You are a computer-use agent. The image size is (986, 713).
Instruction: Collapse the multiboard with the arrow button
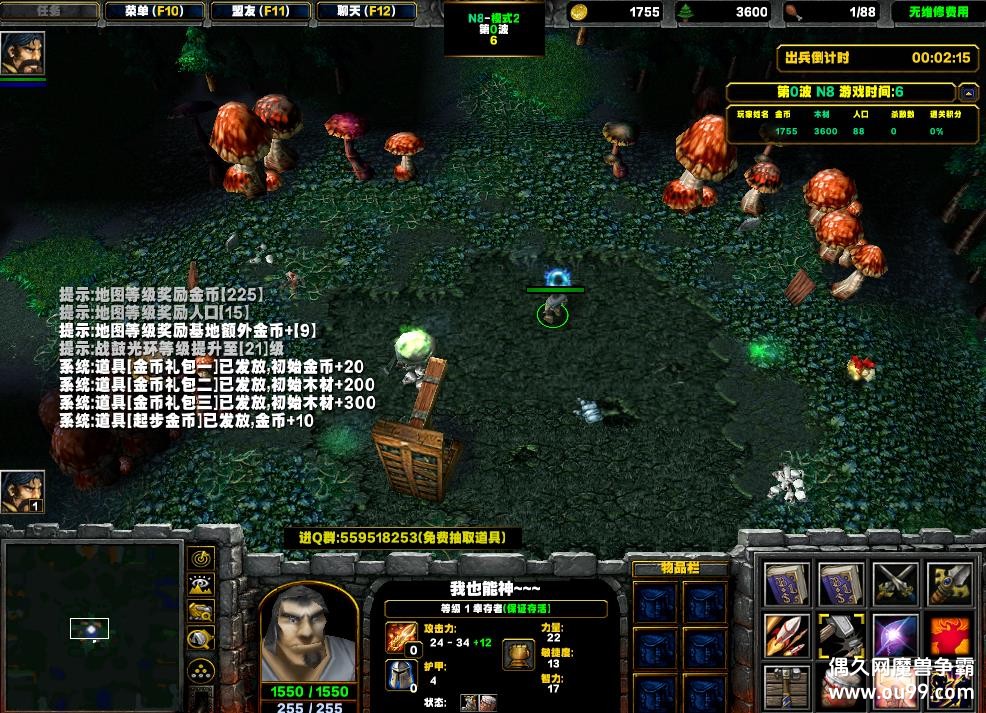tap(968, 93)
